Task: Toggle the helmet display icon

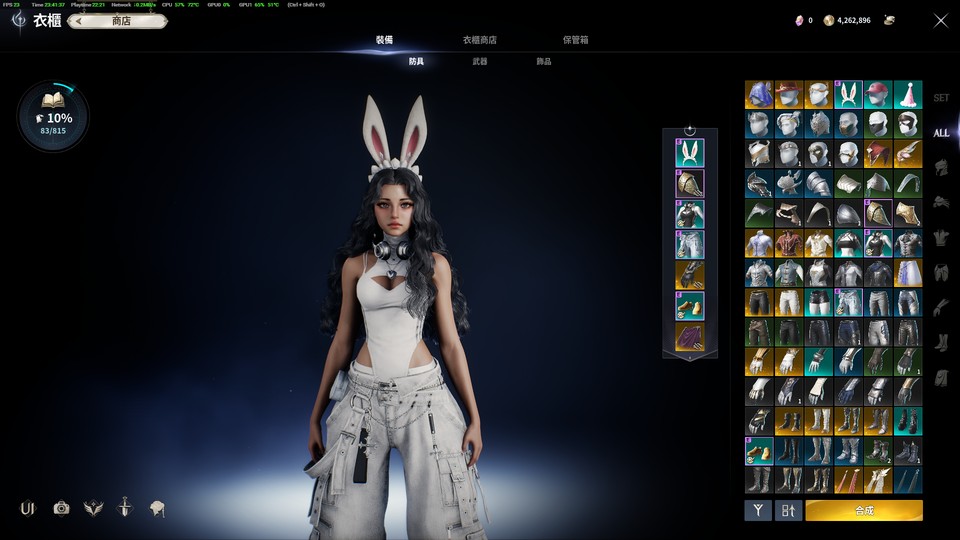Action: [157, 508]
